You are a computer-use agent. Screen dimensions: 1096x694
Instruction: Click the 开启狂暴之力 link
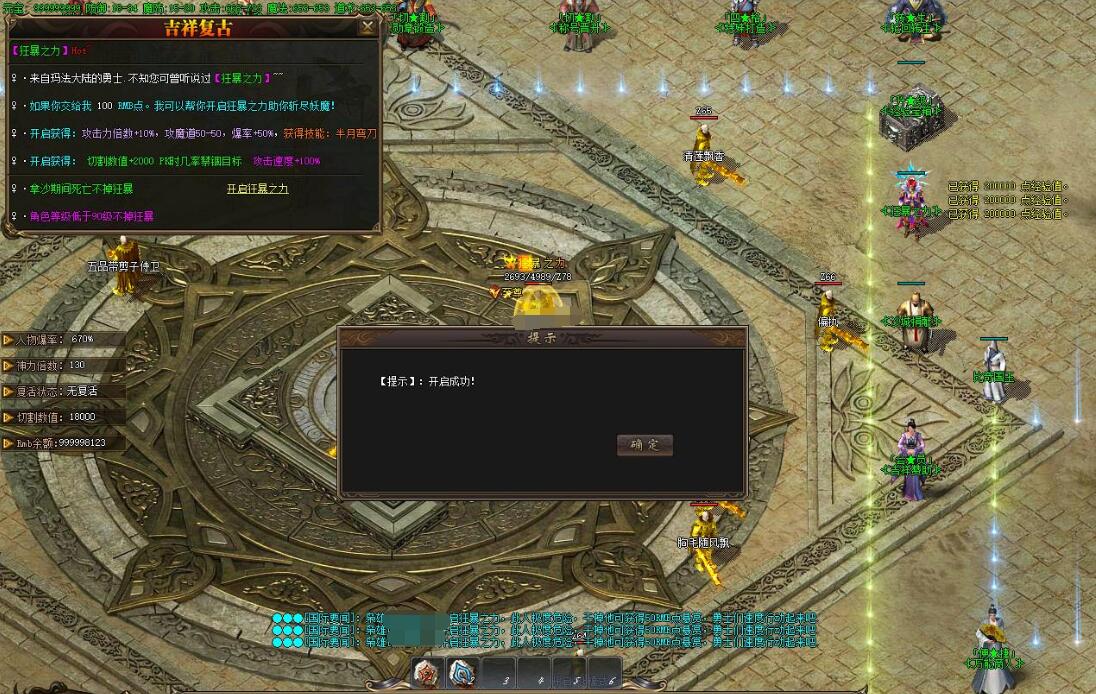[257, 188]
